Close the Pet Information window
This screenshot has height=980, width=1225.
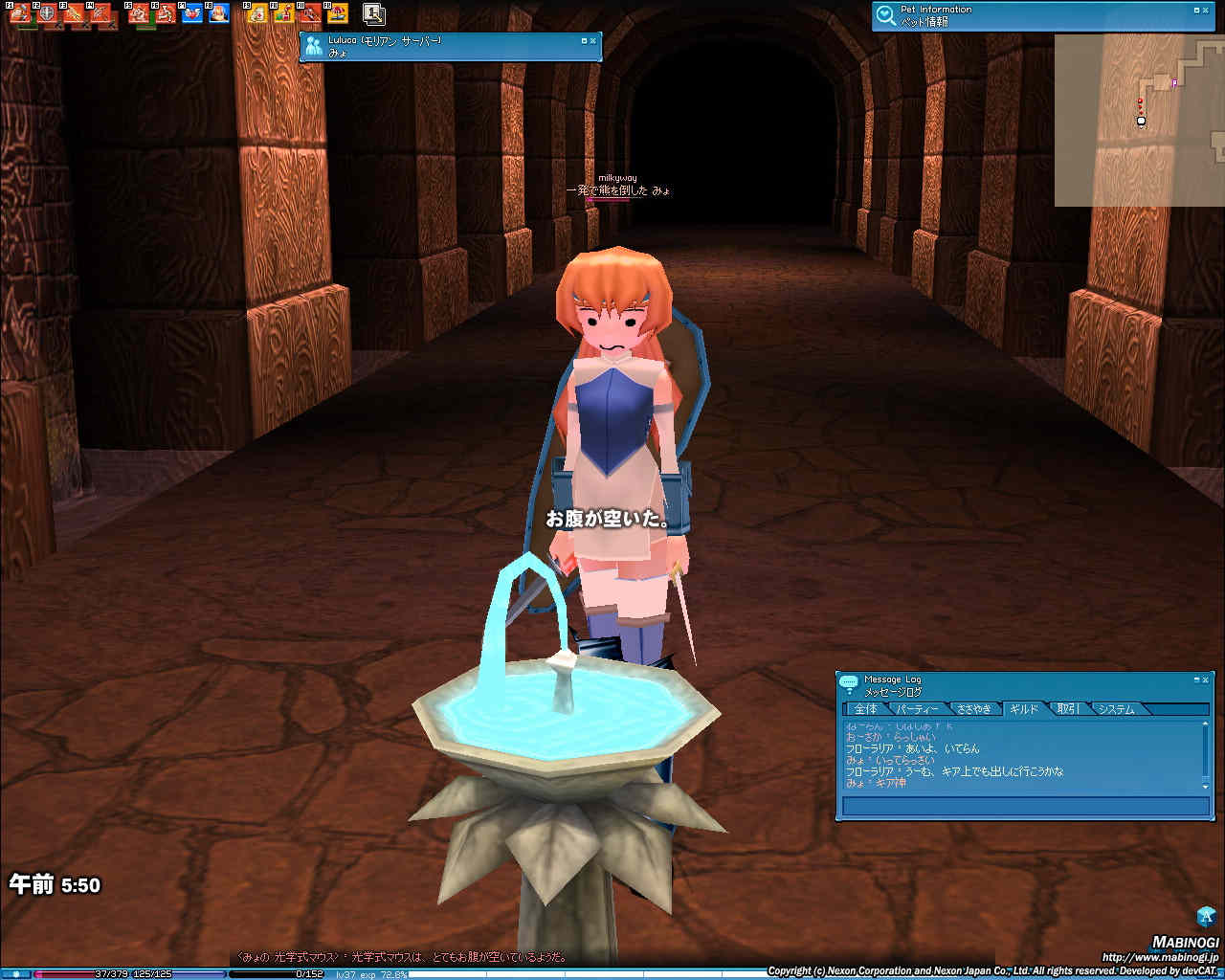[1205, 11]
